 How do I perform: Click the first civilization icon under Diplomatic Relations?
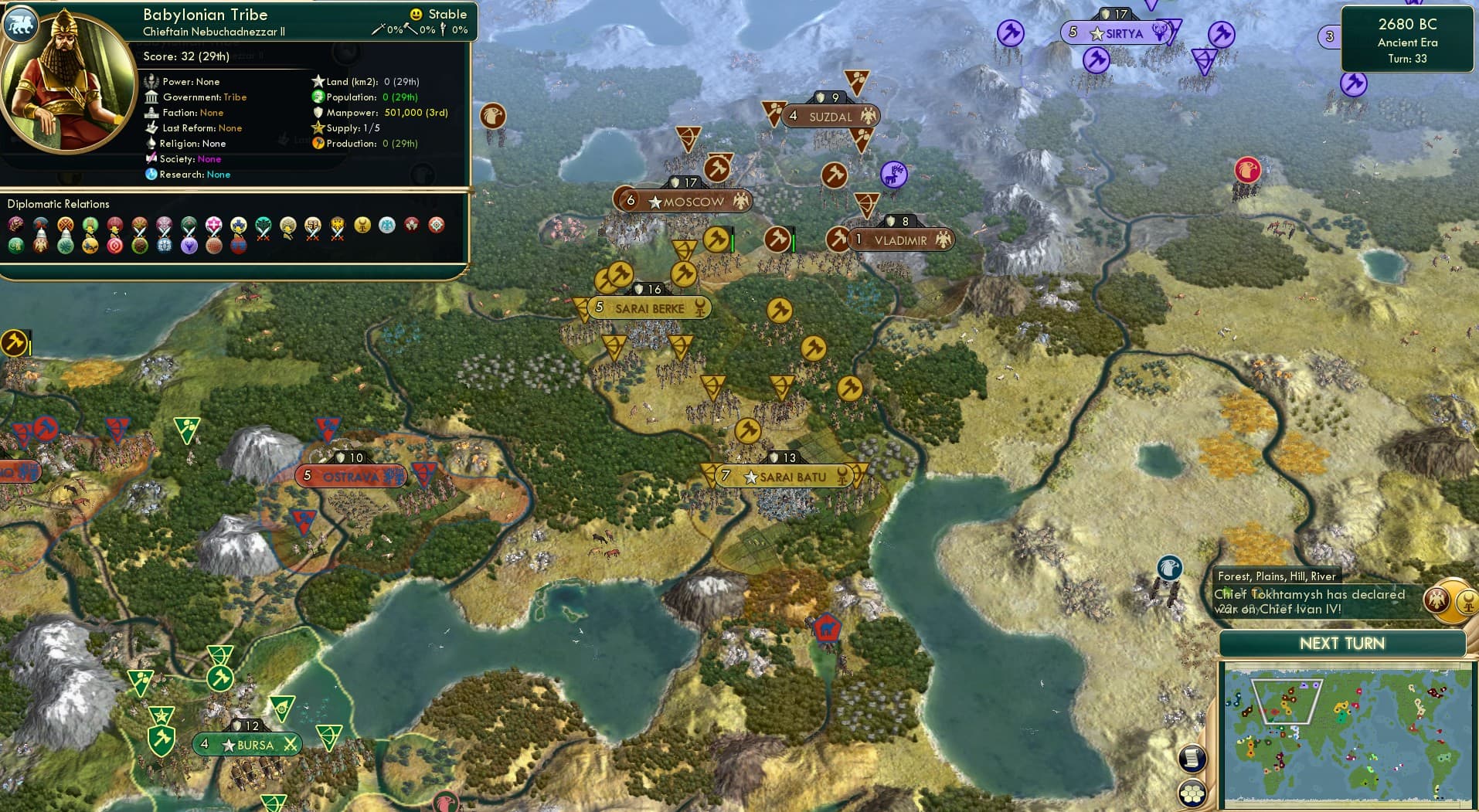pyautogui.click(x=14, y=225)
